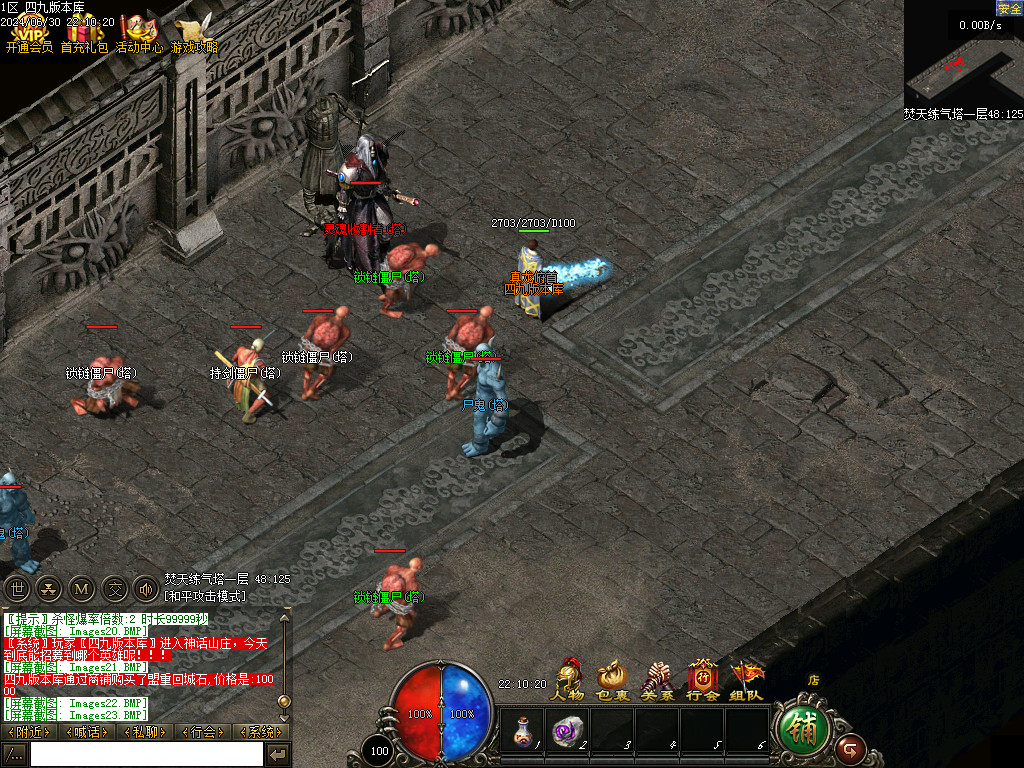
Task: Use the purple swirl stone in slot 2
Action: point(567,729)
